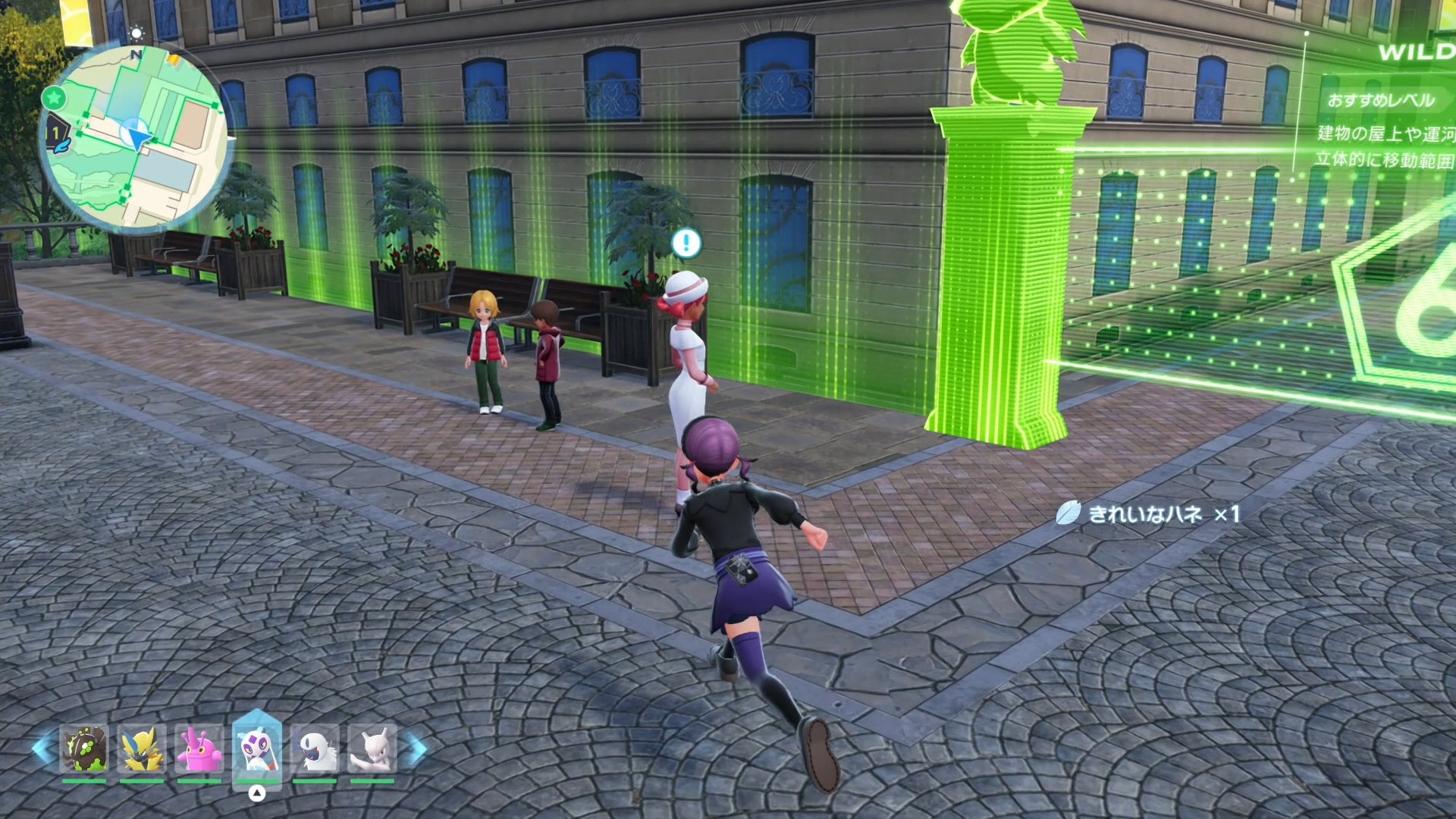The image size is (1456, 819).
Task: Pick Absol in the party lineup
Action: click(x=314, y=748)
